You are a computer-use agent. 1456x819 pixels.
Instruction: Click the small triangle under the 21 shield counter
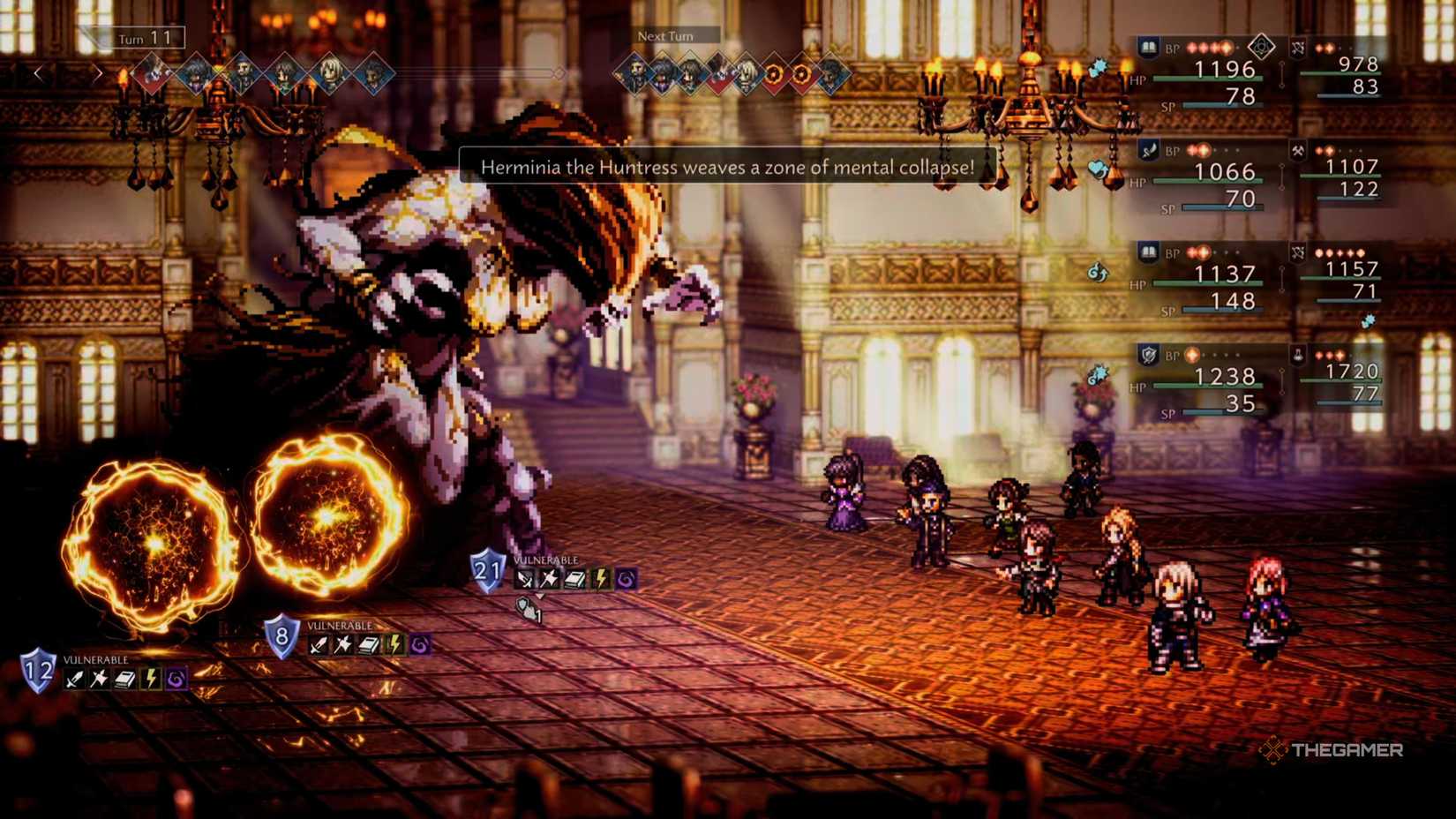click(540, 597)
